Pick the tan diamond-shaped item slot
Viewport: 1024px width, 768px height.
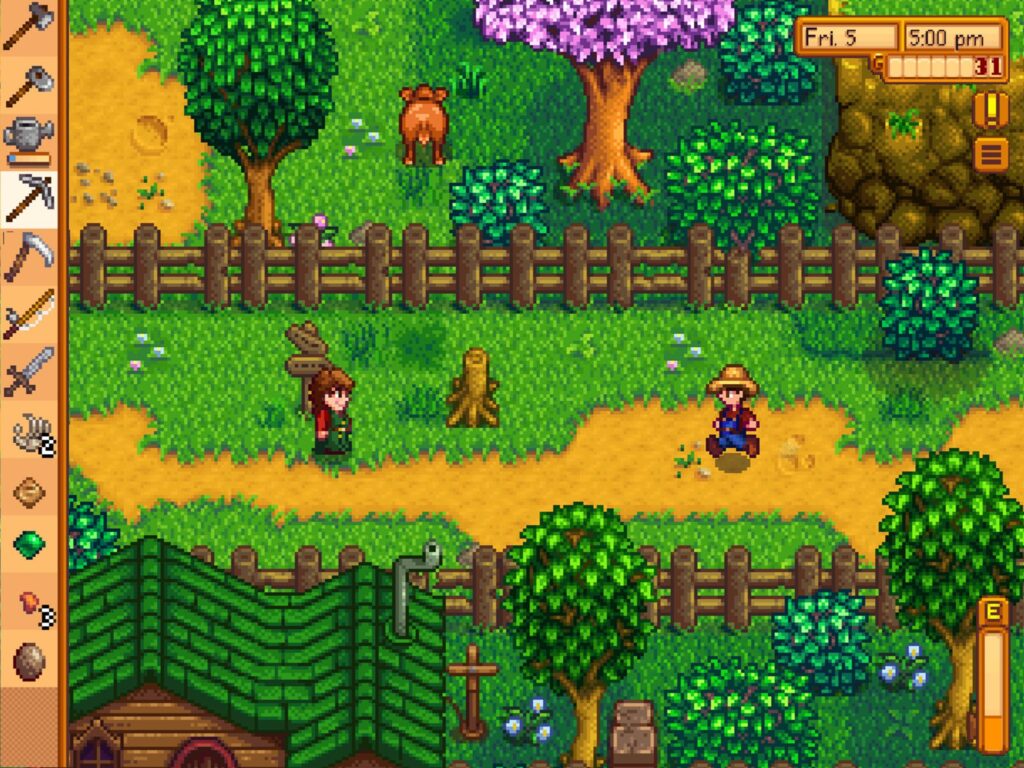[x=28, y=490]
